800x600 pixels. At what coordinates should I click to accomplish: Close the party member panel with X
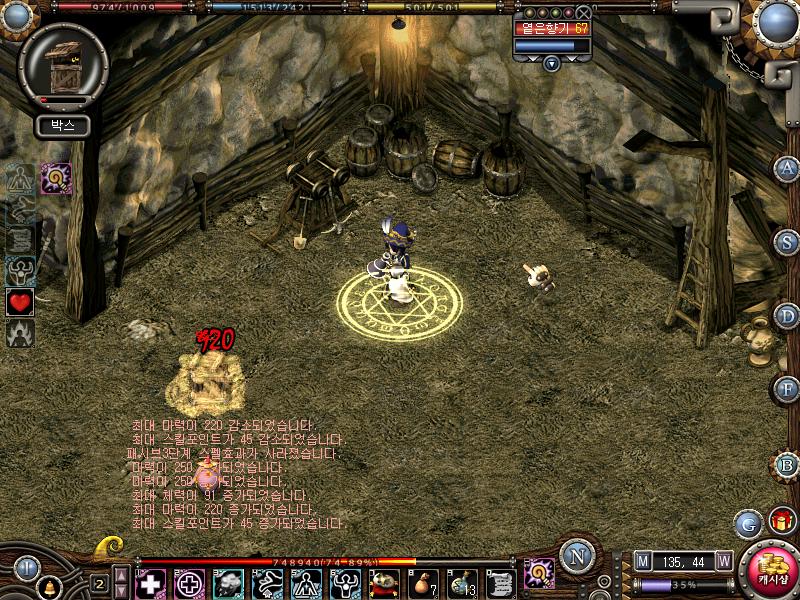click(584, 12)
